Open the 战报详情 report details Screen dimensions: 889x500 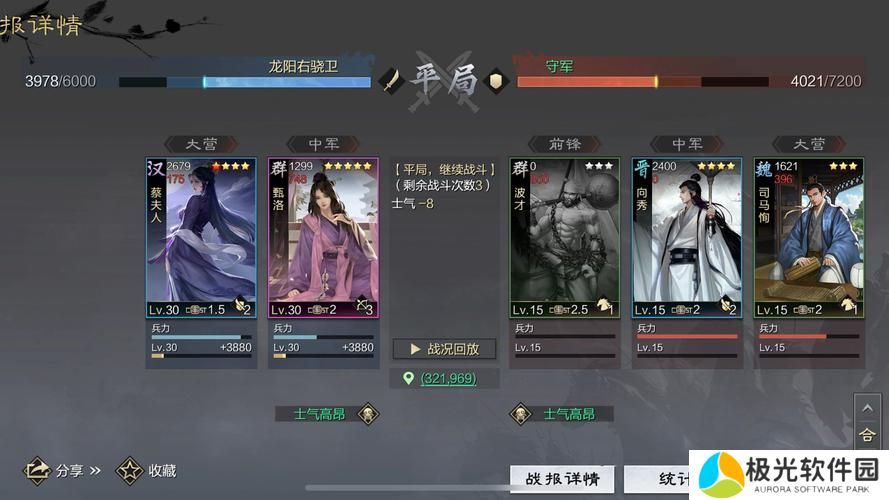click(x=561, y=479)
